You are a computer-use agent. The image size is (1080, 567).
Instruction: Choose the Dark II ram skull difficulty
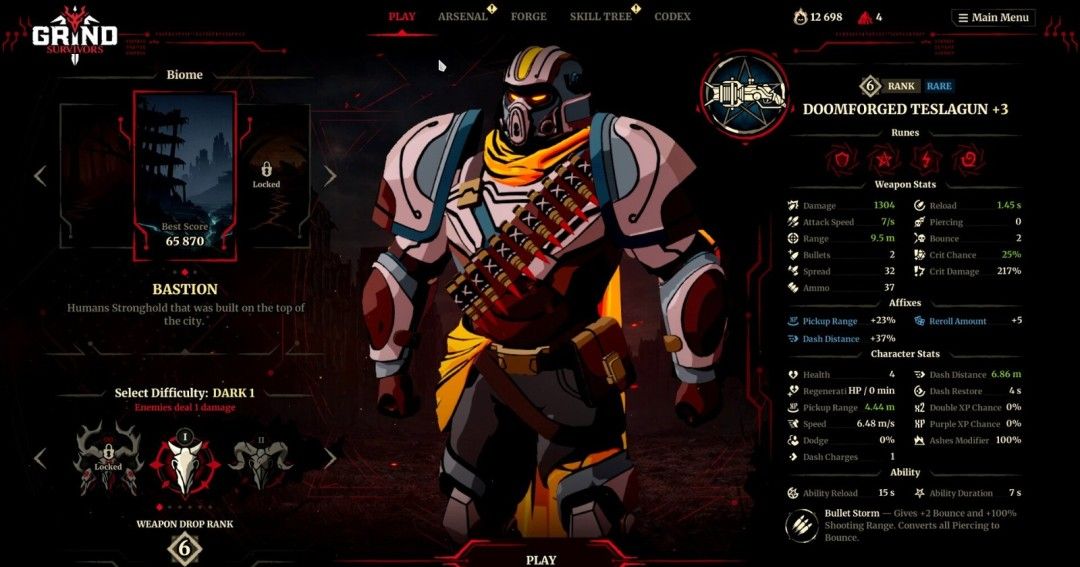pos(260,464)
